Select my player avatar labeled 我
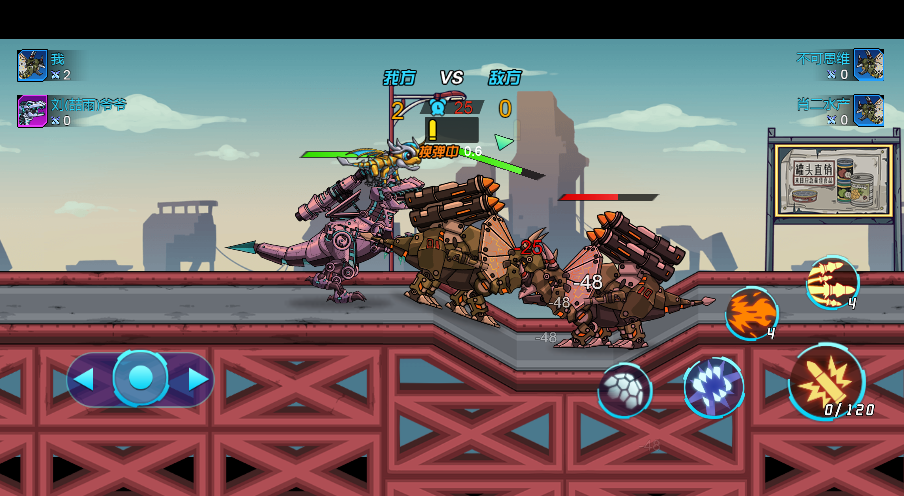 pyautogui.click(x=32, y=66)
